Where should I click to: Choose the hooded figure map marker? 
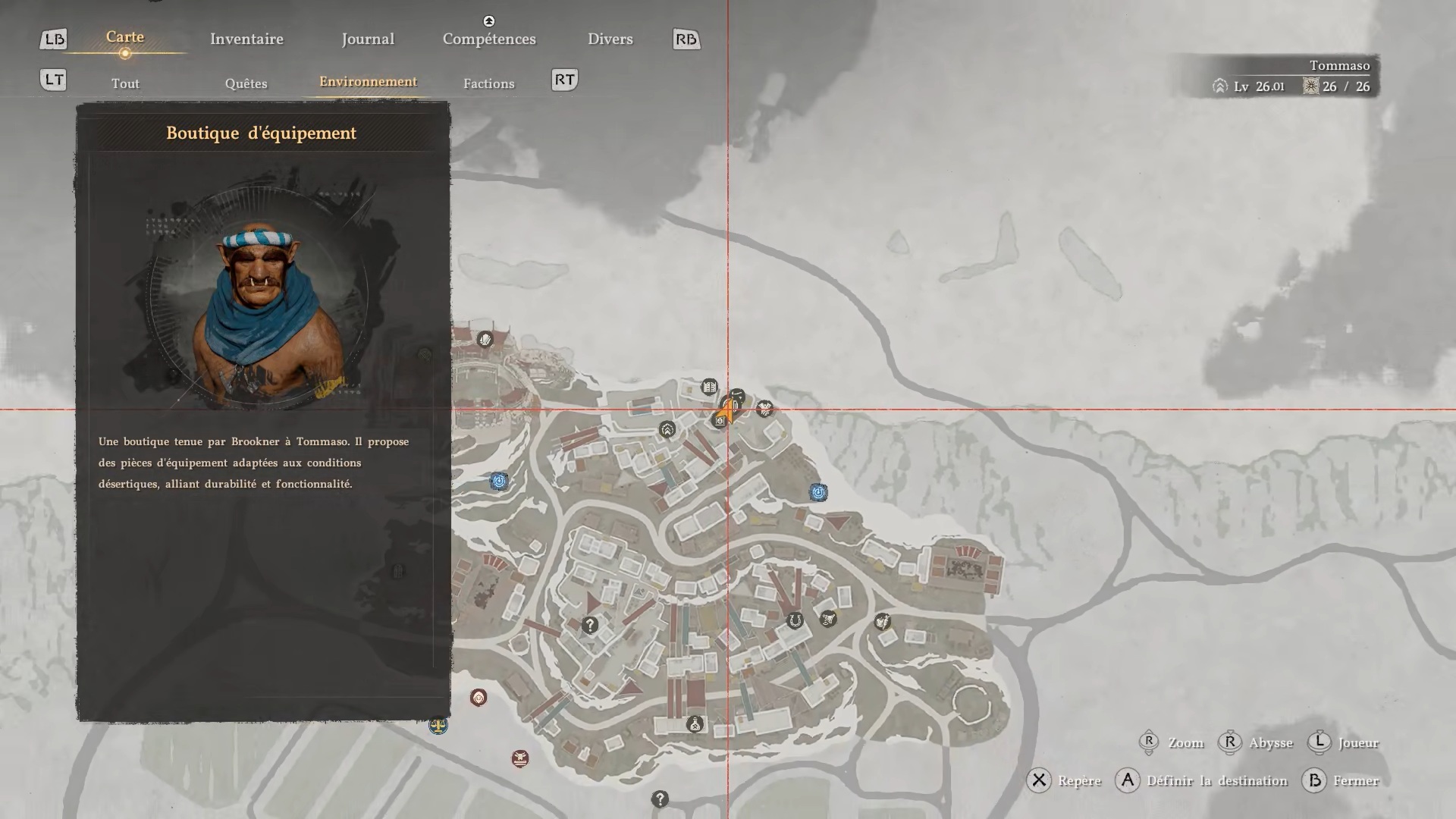pyautogui.click(x=479, y=698)
